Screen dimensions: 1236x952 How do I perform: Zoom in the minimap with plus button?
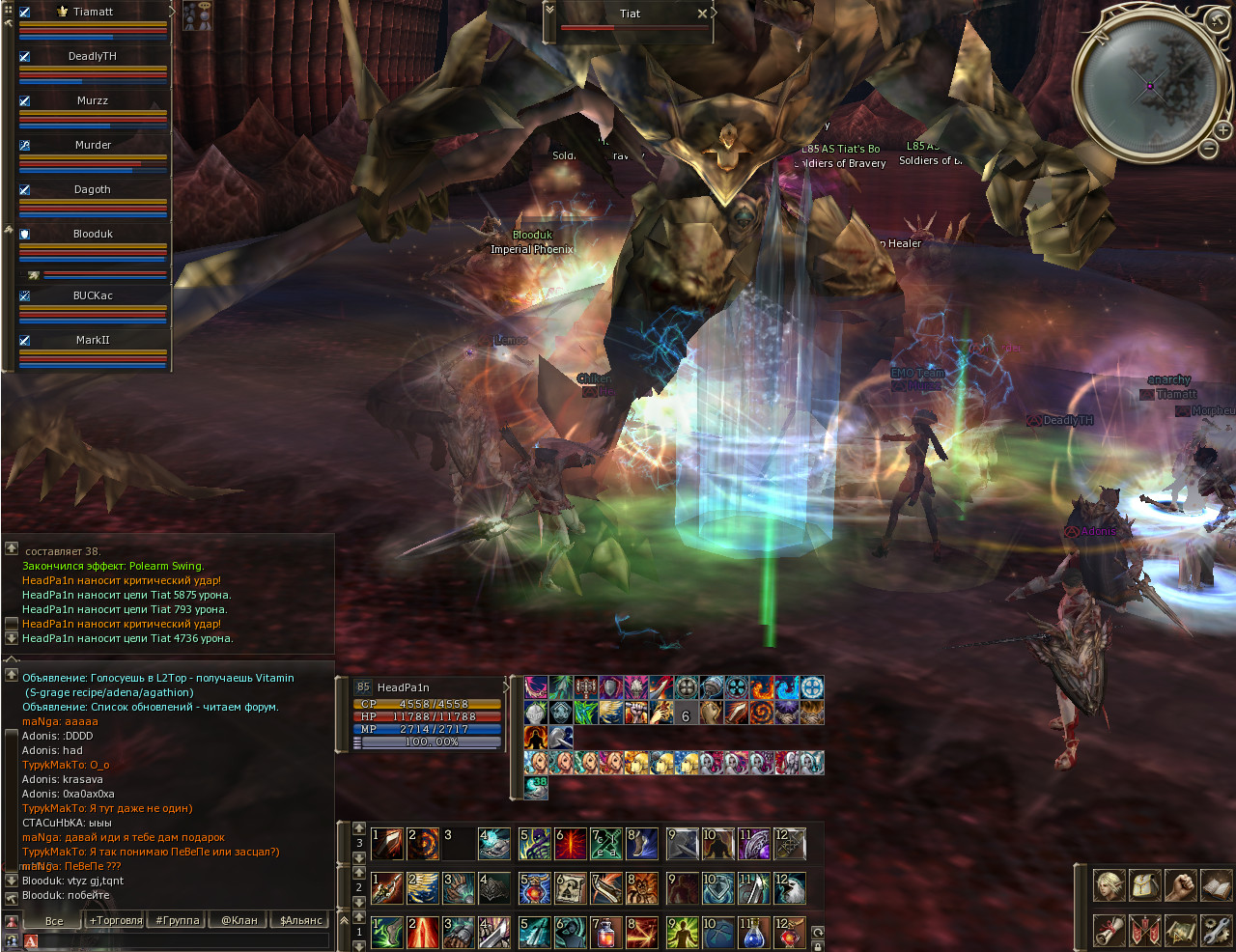point(1222,130)
